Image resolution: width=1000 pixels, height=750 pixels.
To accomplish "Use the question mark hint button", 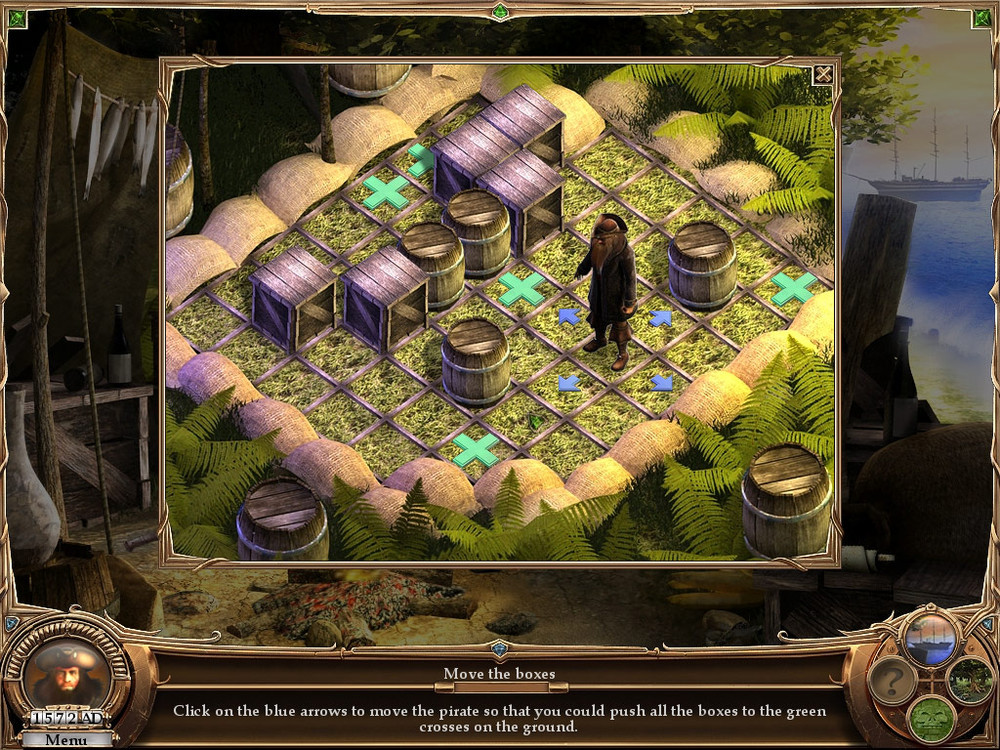I will tap(892, 681).
